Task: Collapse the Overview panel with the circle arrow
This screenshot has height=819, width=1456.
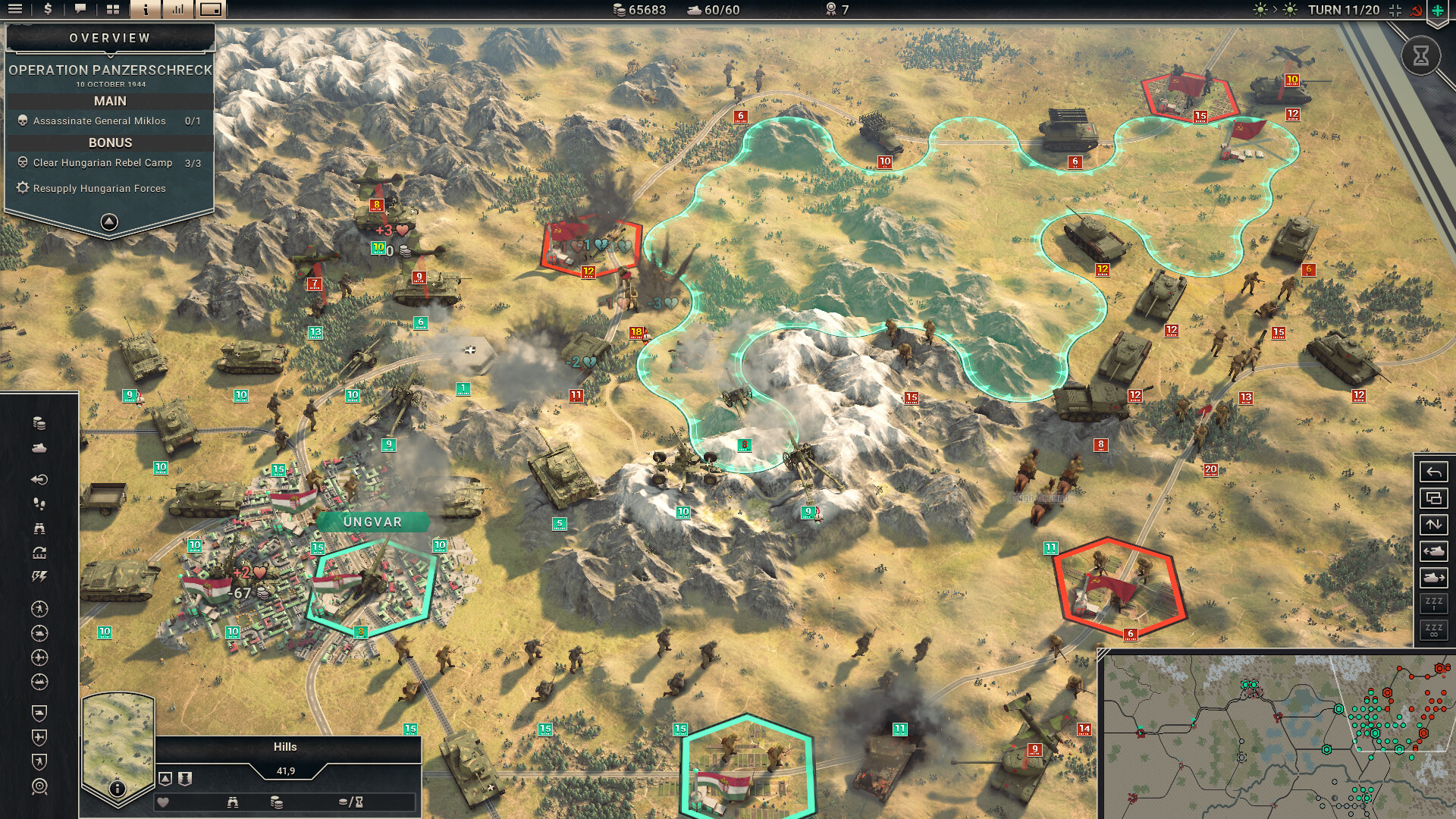Action: 108,220
